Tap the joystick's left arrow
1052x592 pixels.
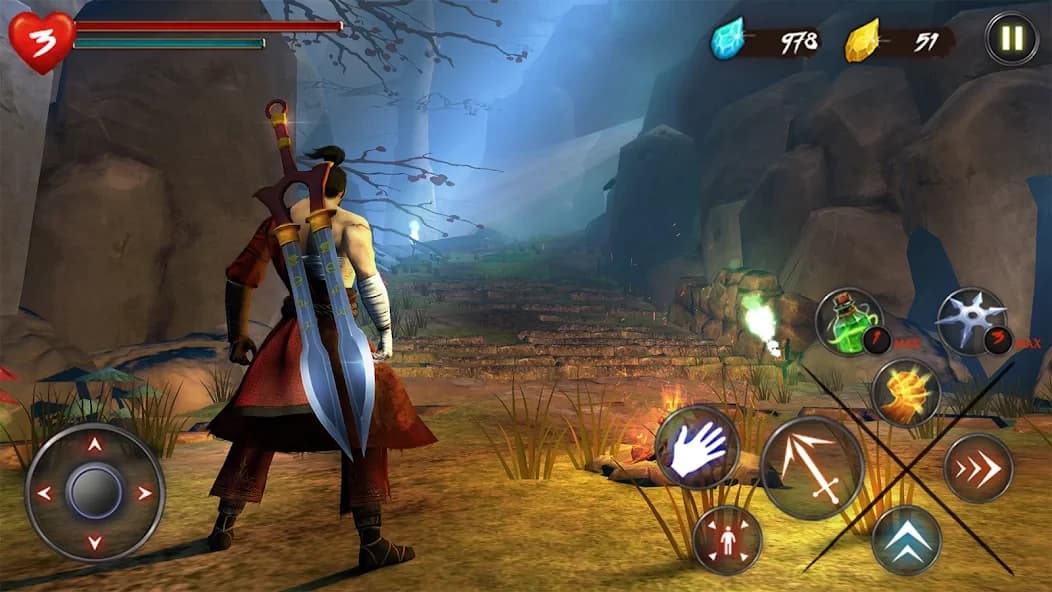(x=44, y=493)
